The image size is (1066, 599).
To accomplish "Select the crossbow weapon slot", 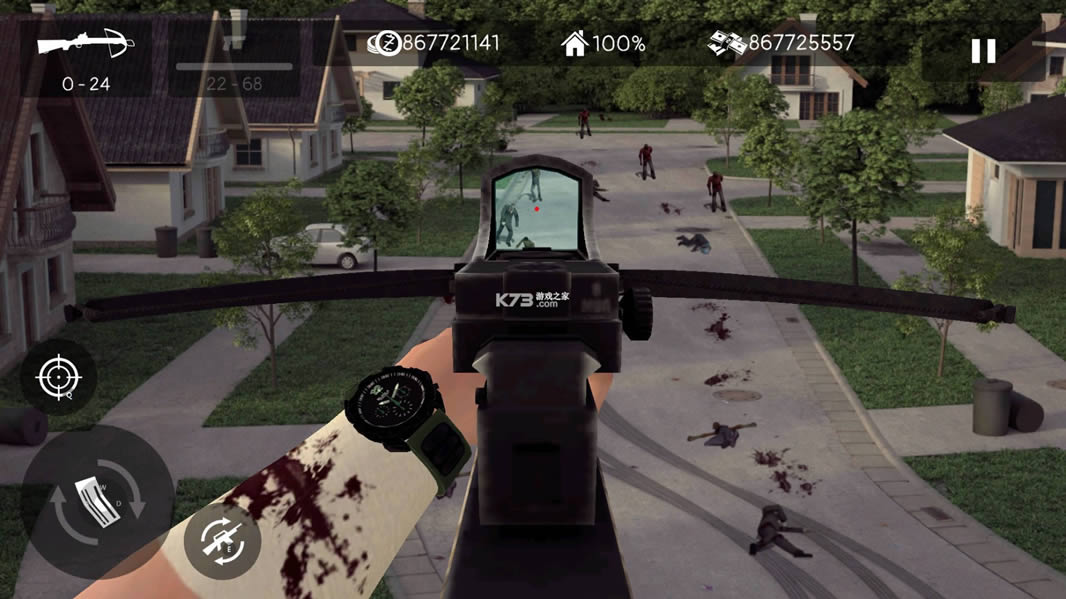I will (x=85, y=55).
